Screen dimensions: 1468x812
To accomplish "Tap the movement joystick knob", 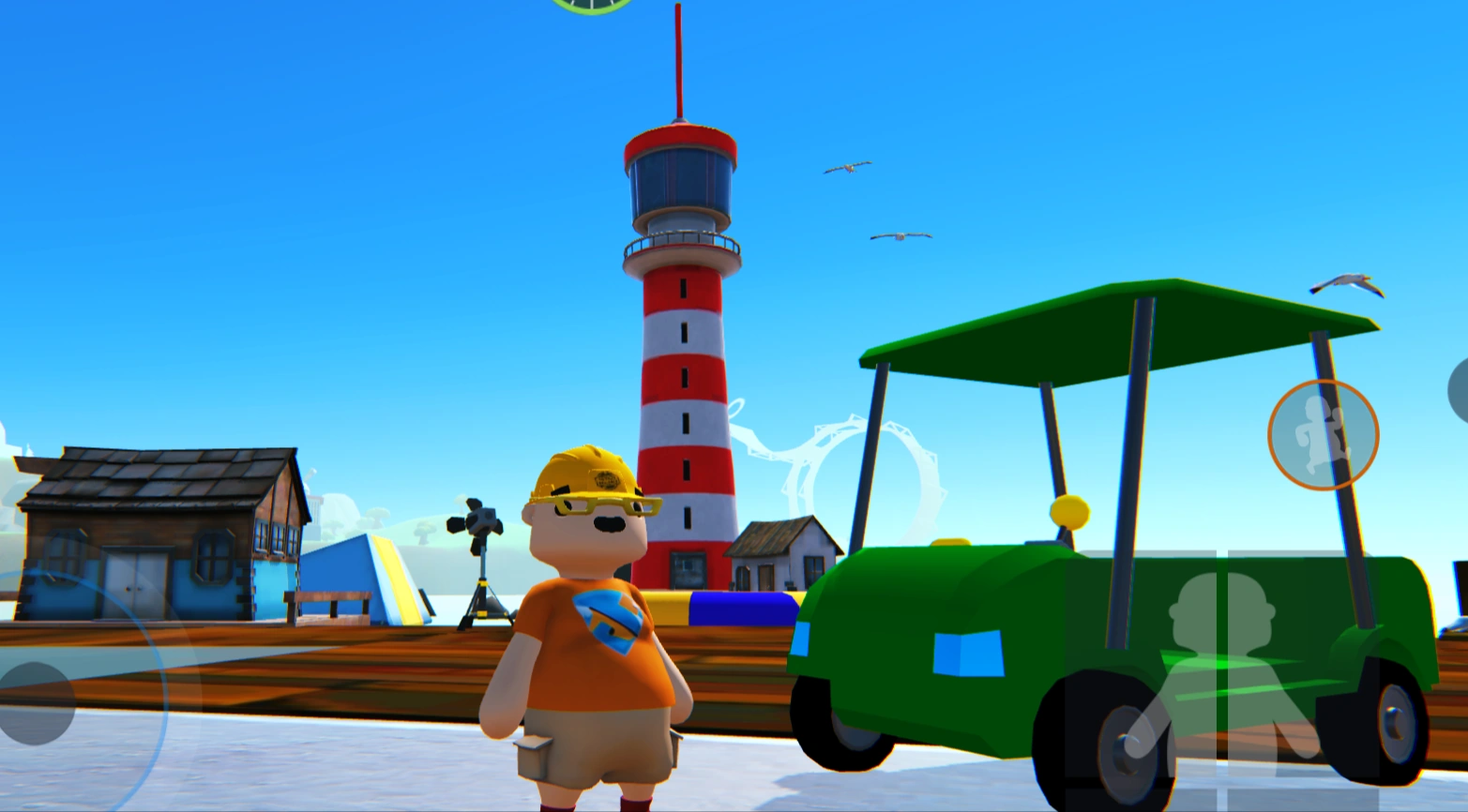I will click(x=35, y=701).
